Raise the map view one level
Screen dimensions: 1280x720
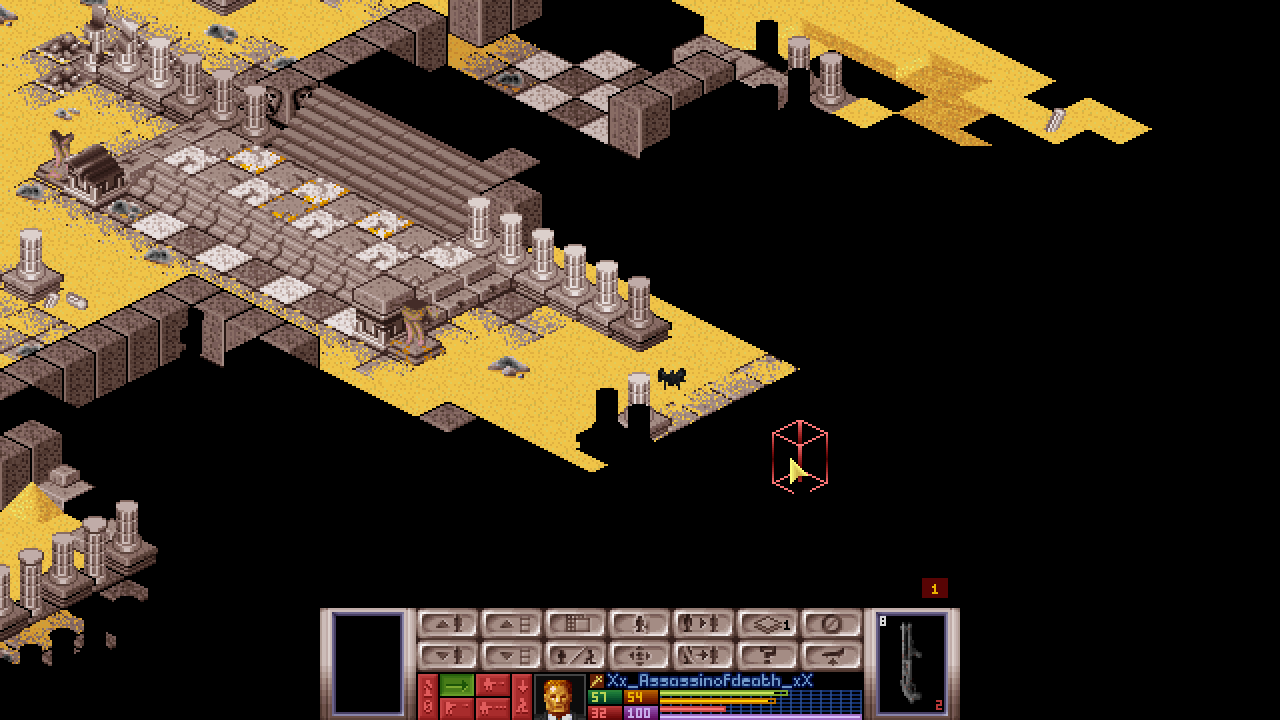(512, 624)
